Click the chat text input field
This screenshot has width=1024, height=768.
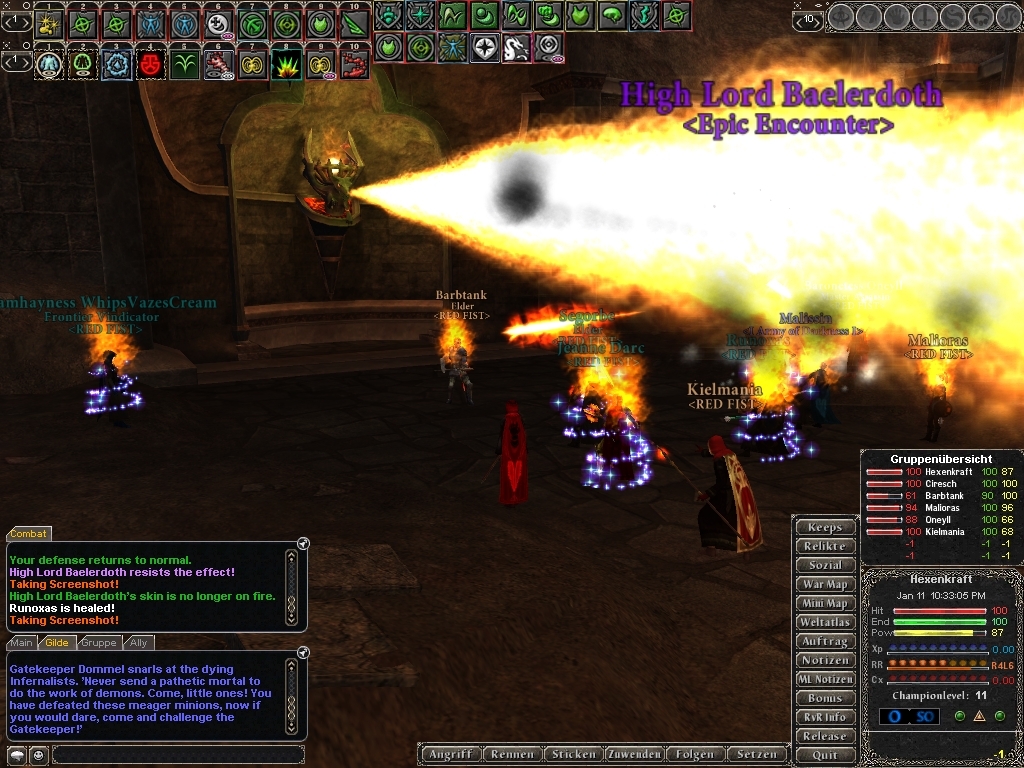click(x=177, y=755)
